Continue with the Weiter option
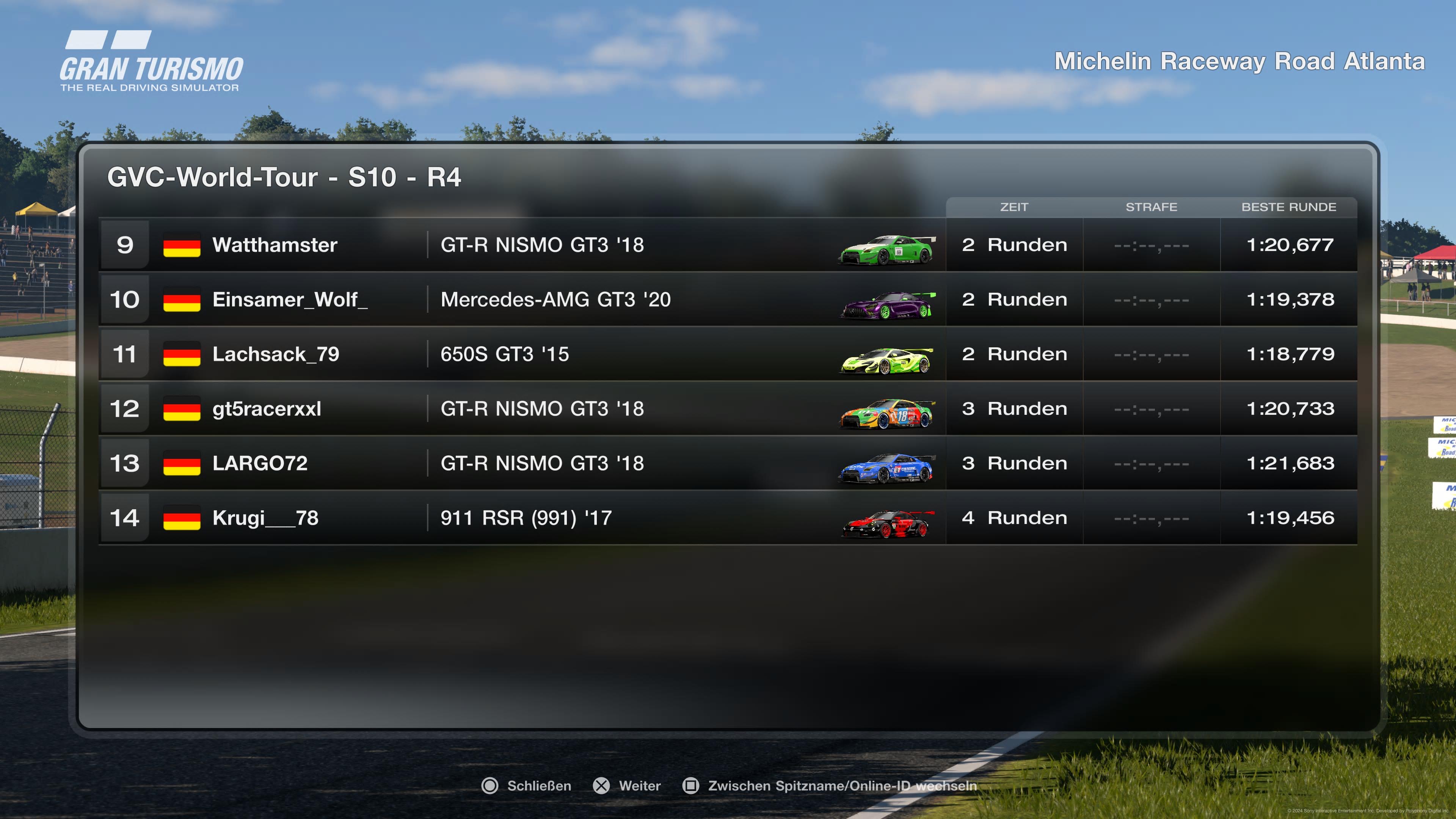 pyautogui.click(x=627, y=786)
